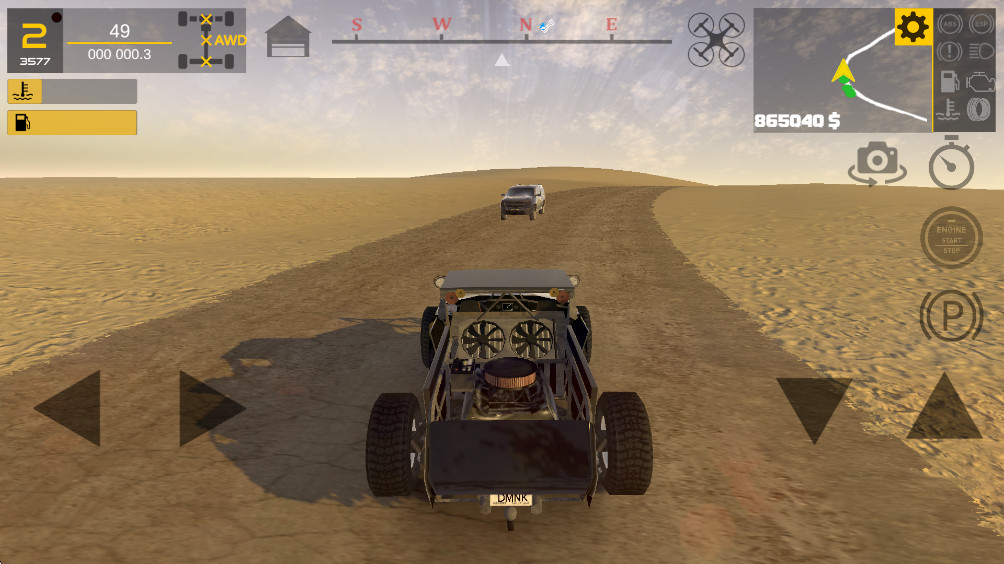
Task: Engage the parking brake (P) button
Action: 950,316
